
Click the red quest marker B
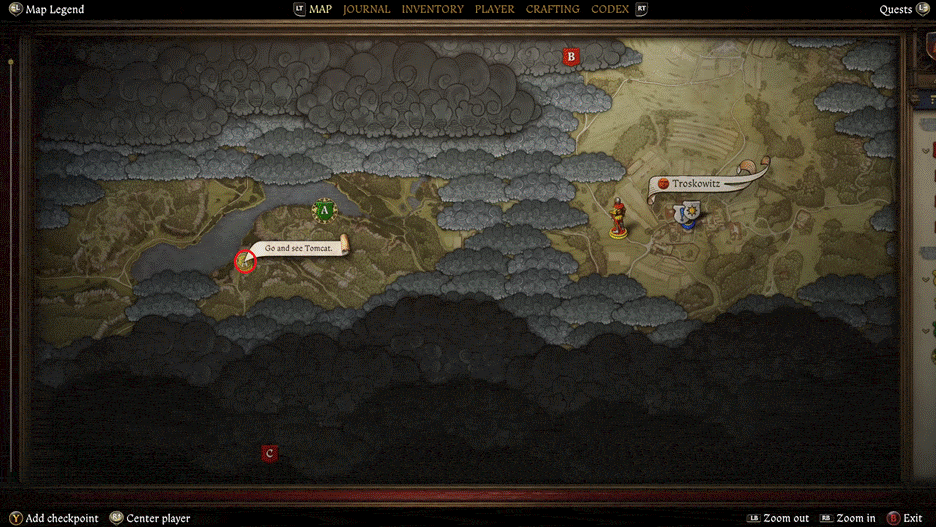click(571, 57)
